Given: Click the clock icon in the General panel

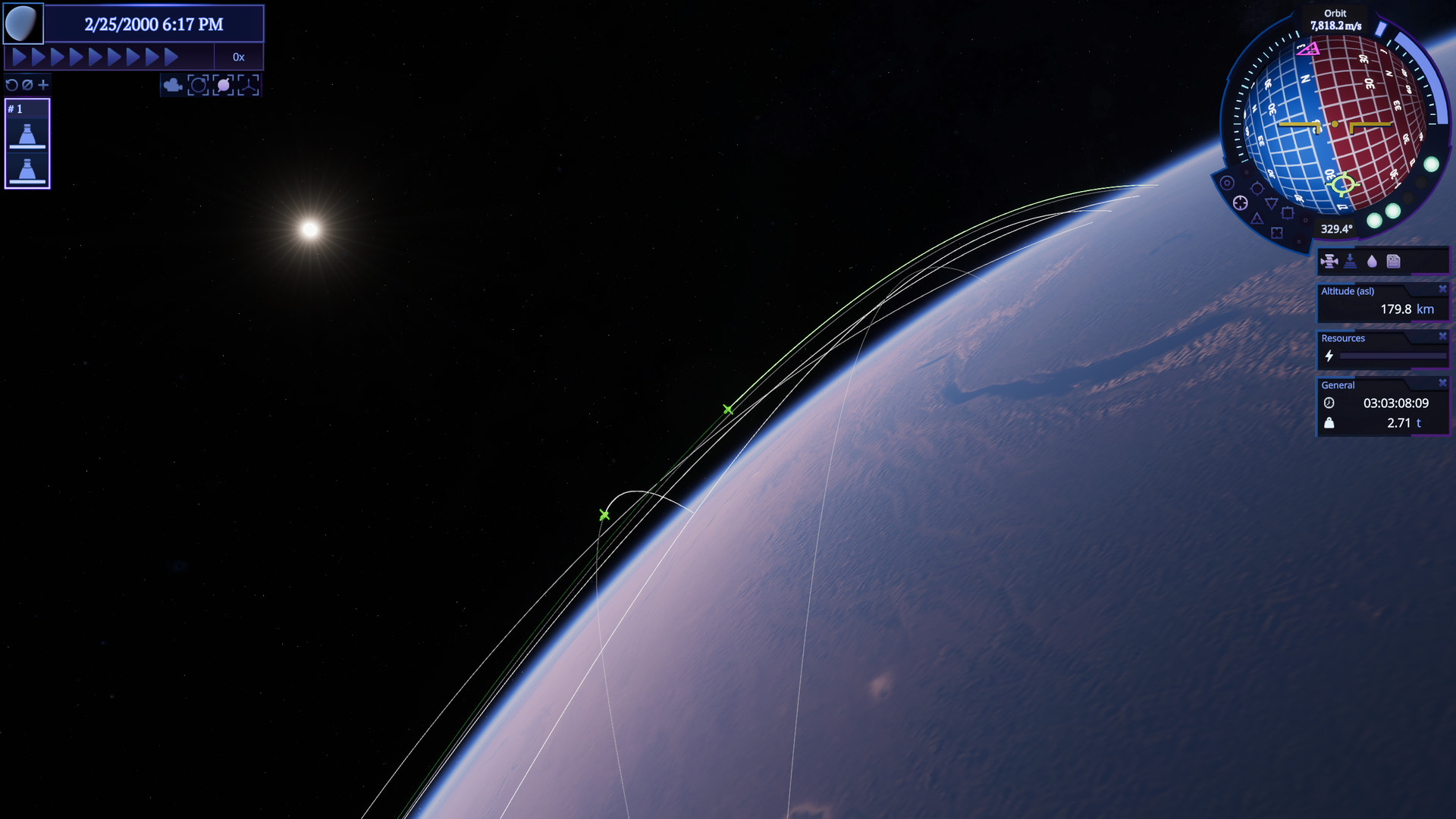Looking at the screenshot, I should click(1331, 404).
